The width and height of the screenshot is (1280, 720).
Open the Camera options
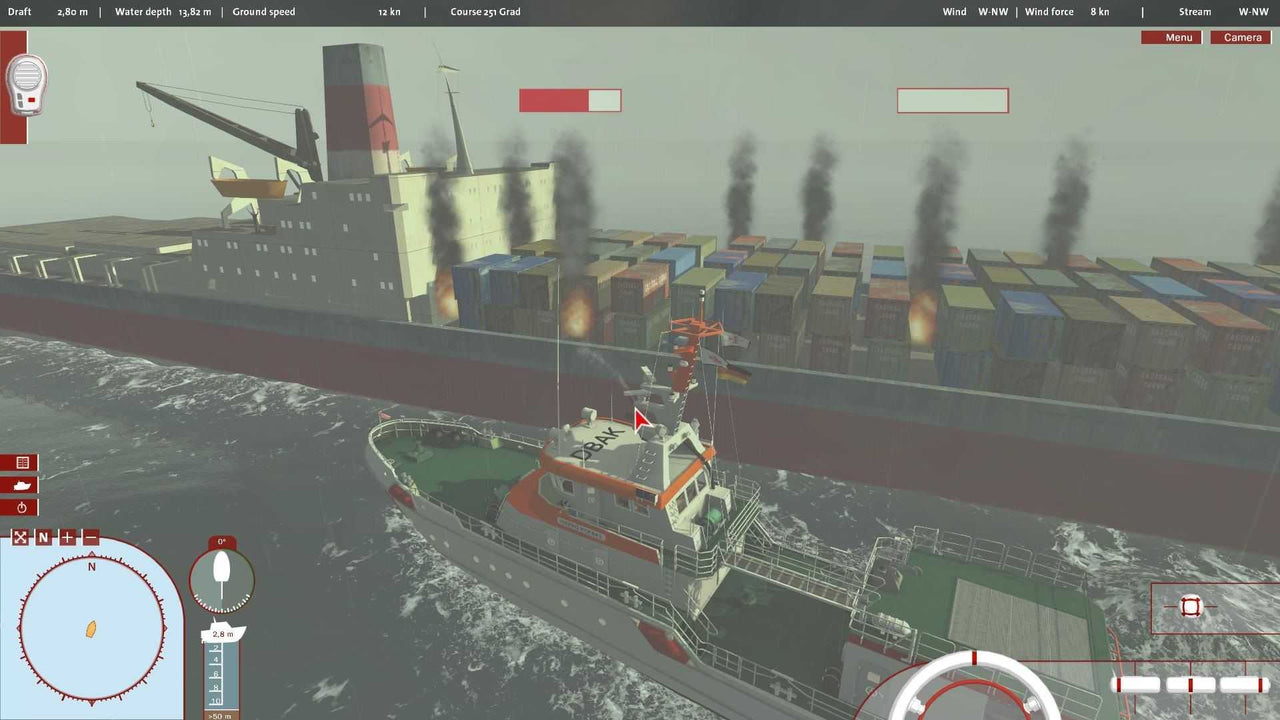point(1241,37)
